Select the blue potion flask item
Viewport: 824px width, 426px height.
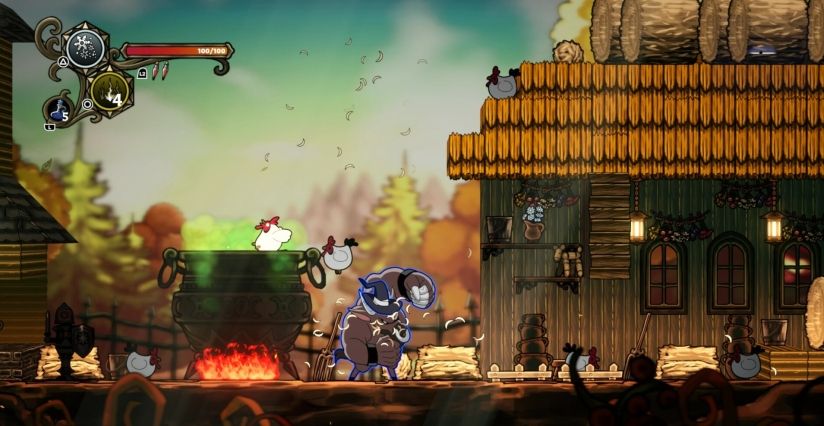pyautogui.click(x=58, y=108)
